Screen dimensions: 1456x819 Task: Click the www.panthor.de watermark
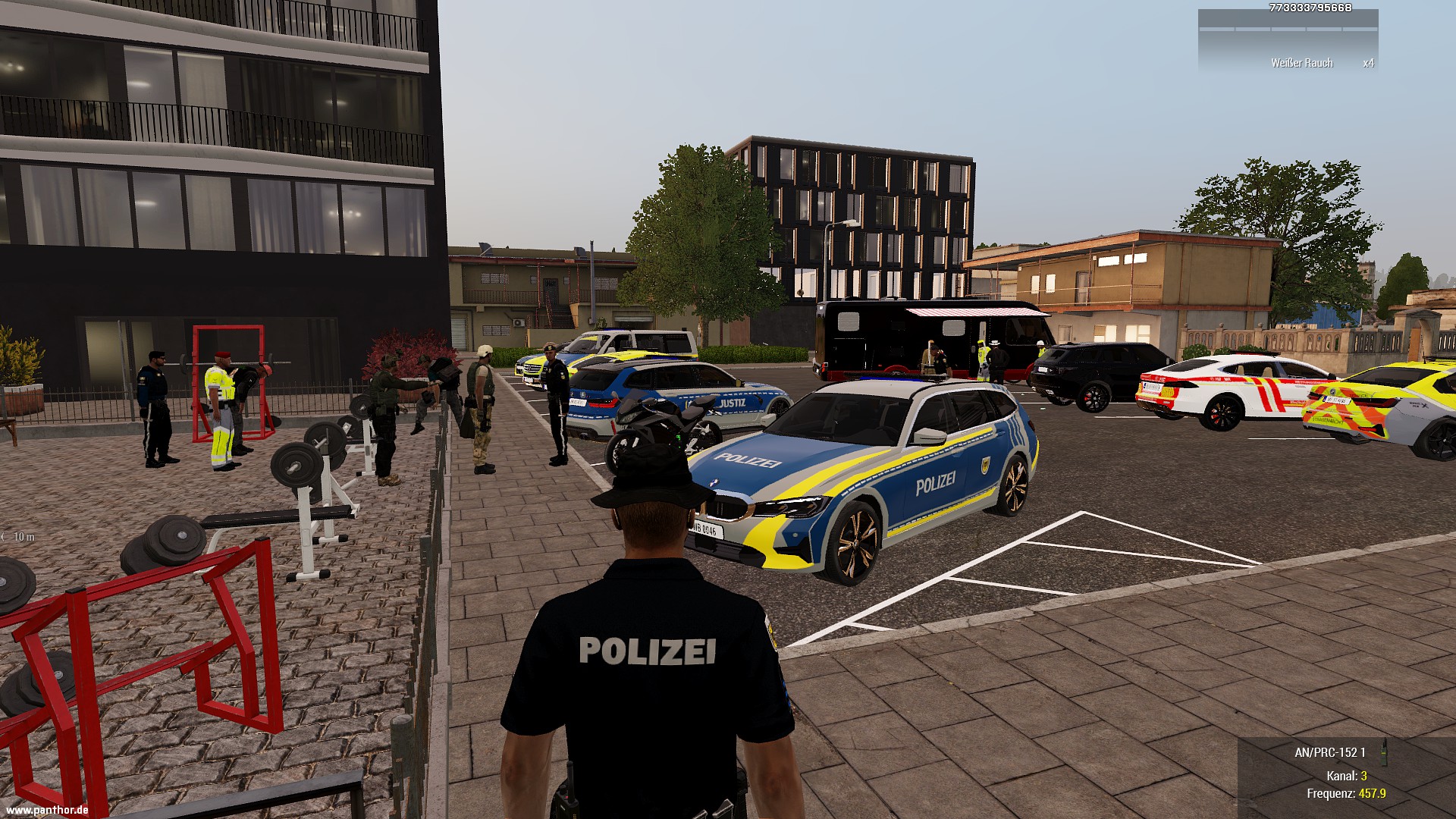[x=46, y=811]
